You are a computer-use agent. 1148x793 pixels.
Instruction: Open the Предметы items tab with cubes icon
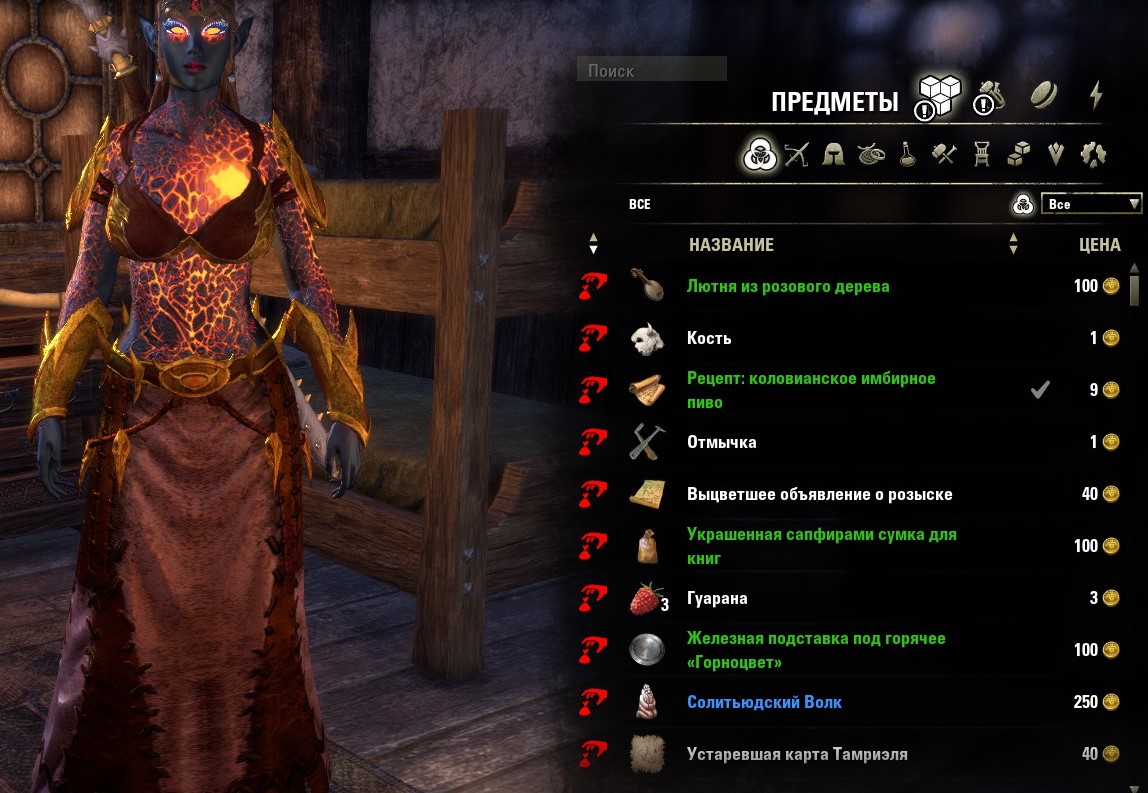click(x=938, y=97)
